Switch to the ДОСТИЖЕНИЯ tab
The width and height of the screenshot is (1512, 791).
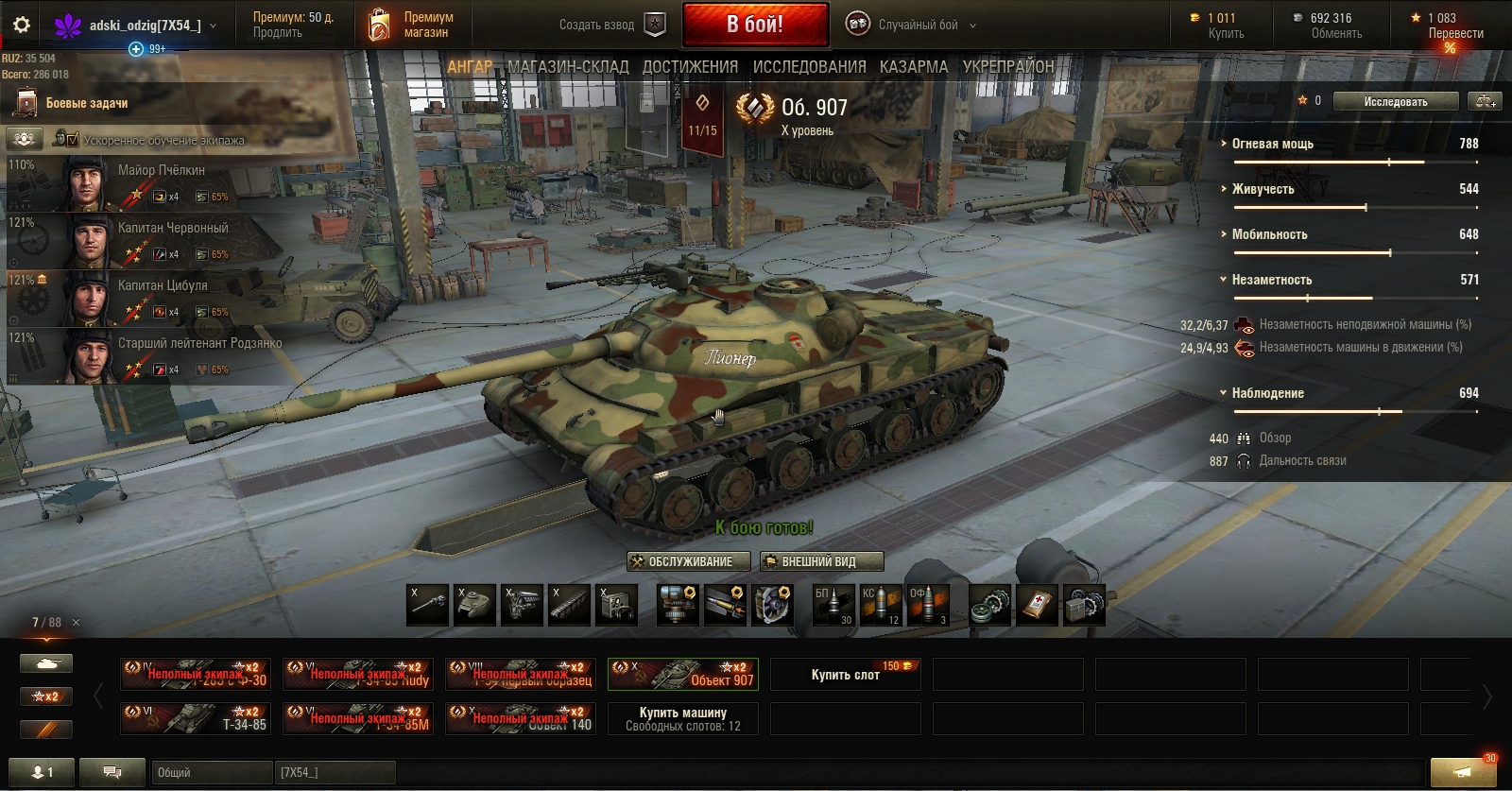pos(690,66)
